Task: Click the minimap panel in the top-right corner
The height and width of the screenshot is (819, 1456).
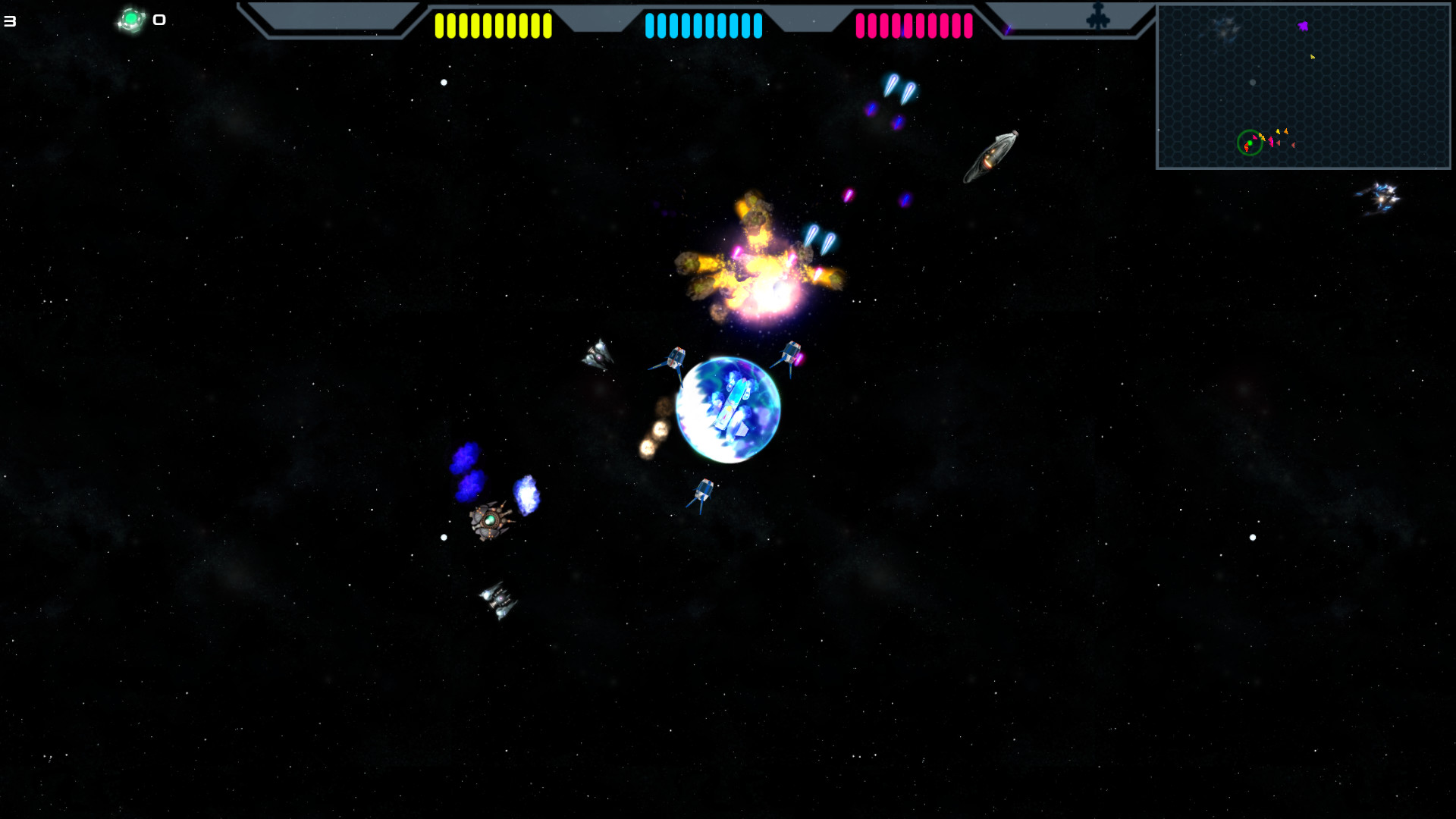Action: tap(1303, 87)
